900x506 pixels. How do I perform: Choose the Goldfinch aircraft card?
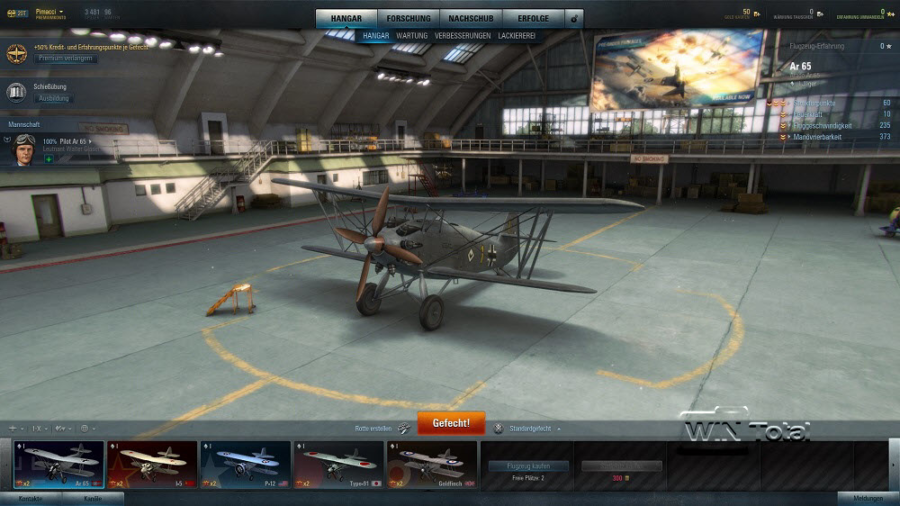pyautogui.click(x=431, y=465)
